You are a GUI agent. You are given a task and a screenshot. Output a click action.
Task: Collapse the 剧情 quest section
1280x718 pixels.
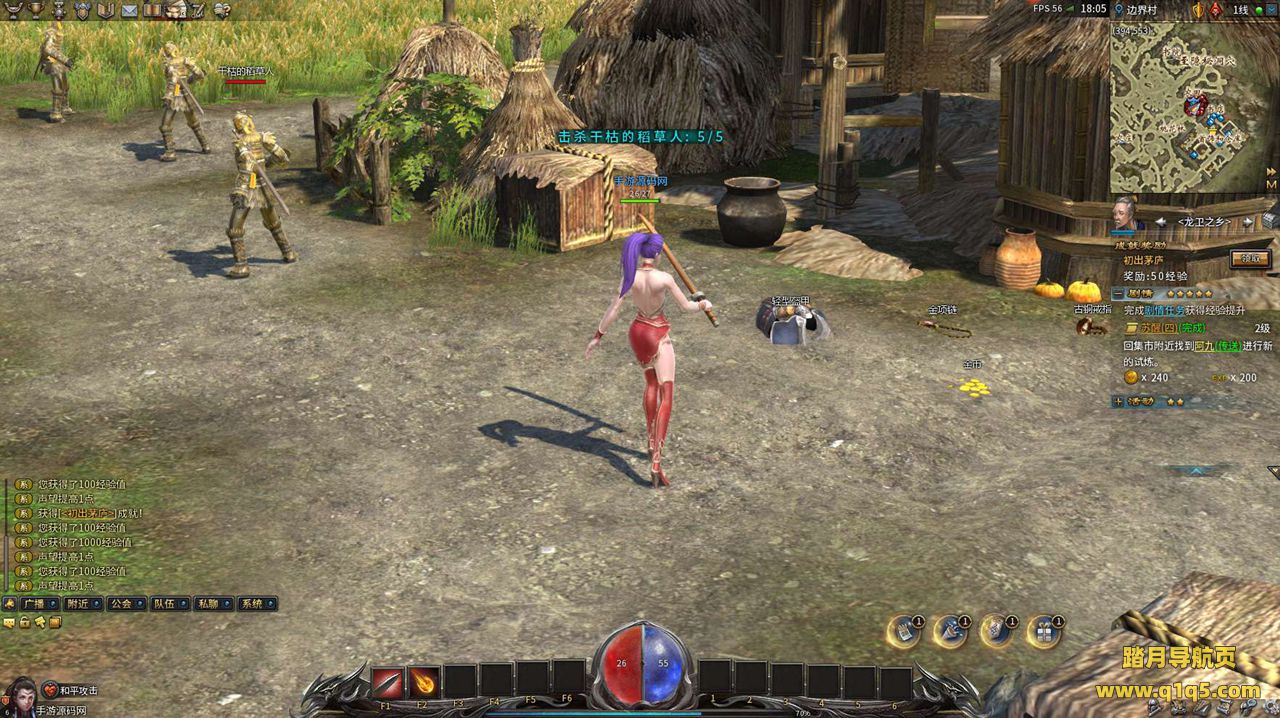pos(1118,294)
